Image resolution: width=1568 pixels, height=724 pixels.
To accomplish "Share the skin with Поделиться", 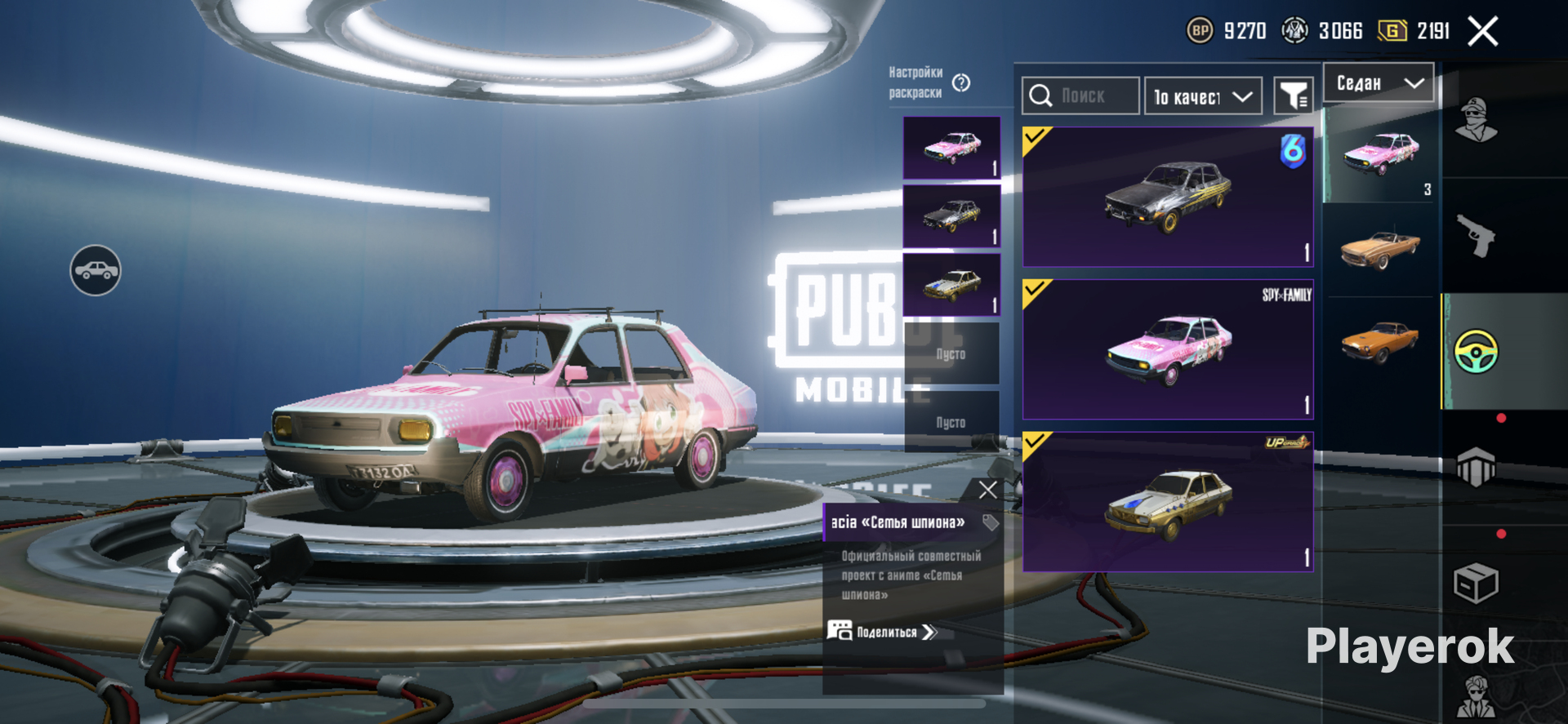I will (x=885, y=632).
